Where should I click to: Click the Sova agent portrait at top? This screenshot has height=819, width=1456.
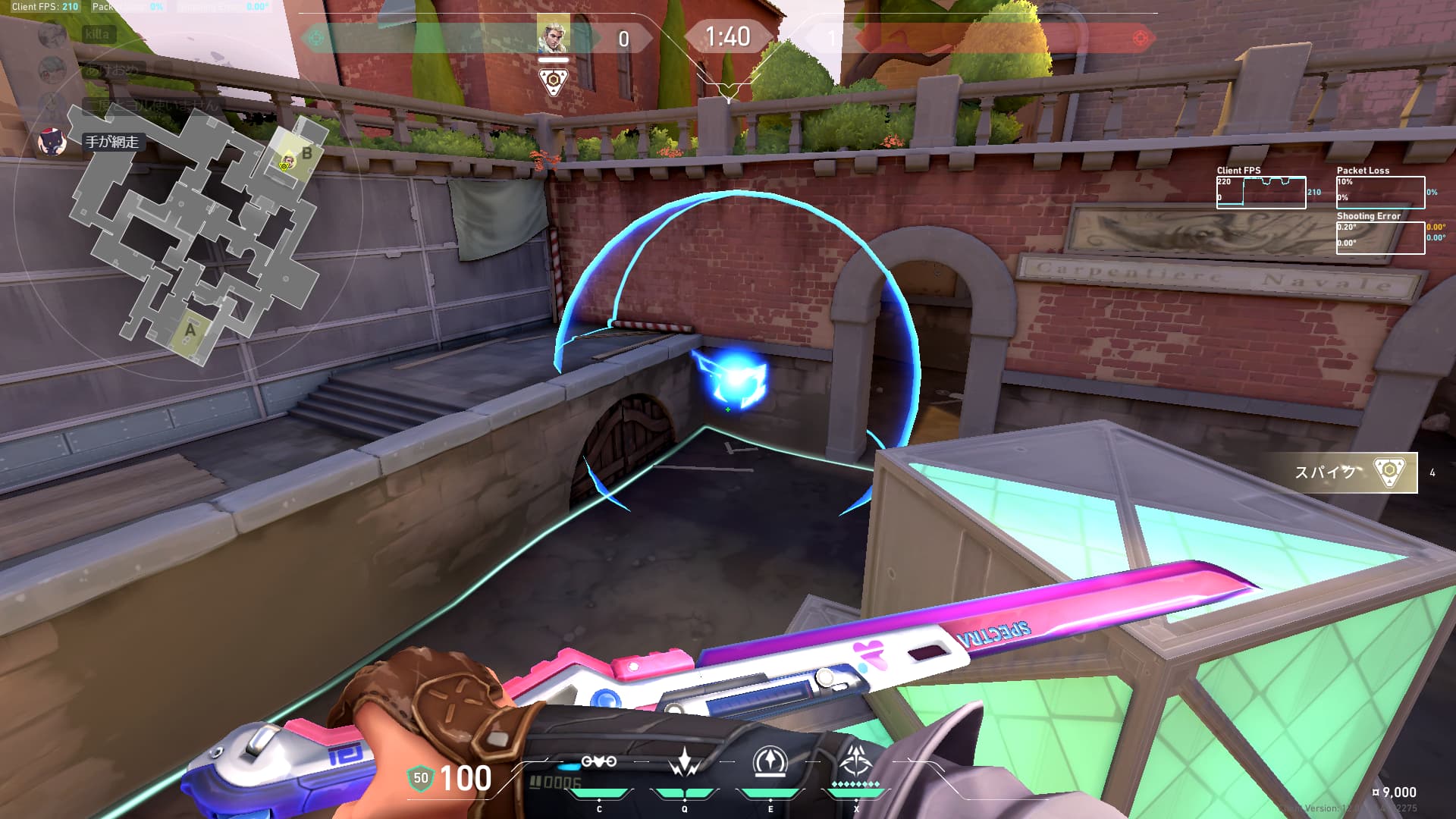[x=553, y=35]
